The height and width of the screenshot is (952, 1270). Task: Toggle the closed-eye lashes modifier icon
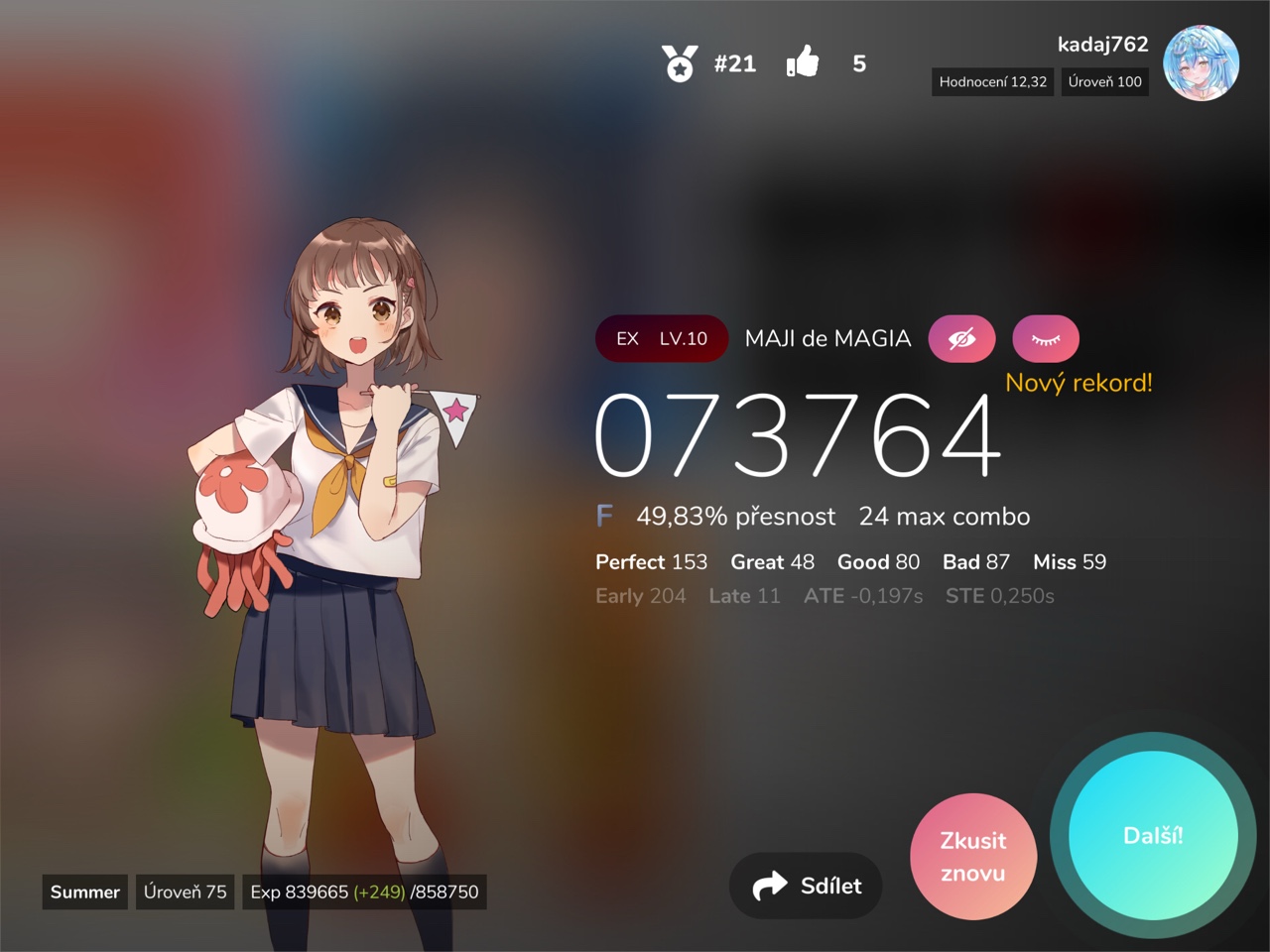[1046, 339]
